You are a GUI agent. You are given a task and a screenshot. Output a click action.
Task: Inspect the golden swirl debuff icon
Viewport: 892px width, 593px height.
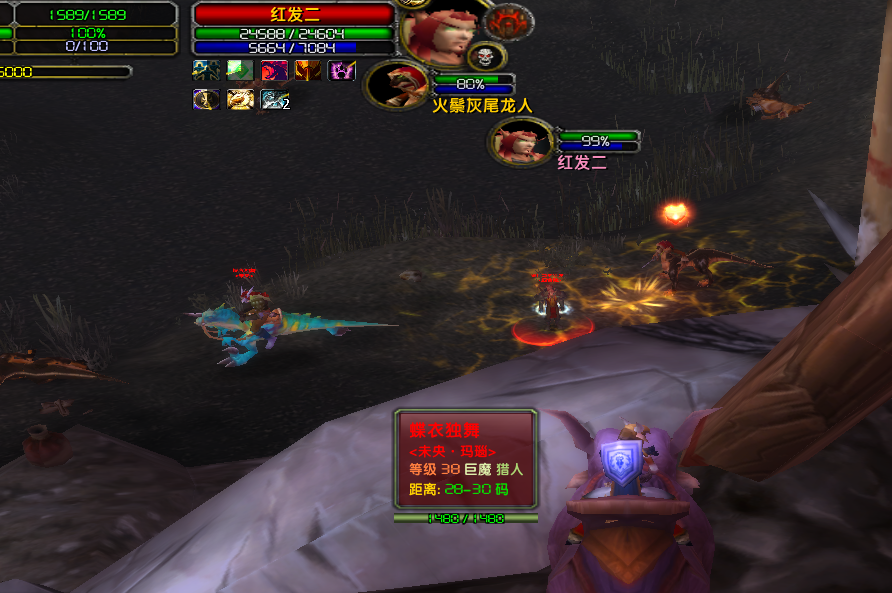[240, 99]
